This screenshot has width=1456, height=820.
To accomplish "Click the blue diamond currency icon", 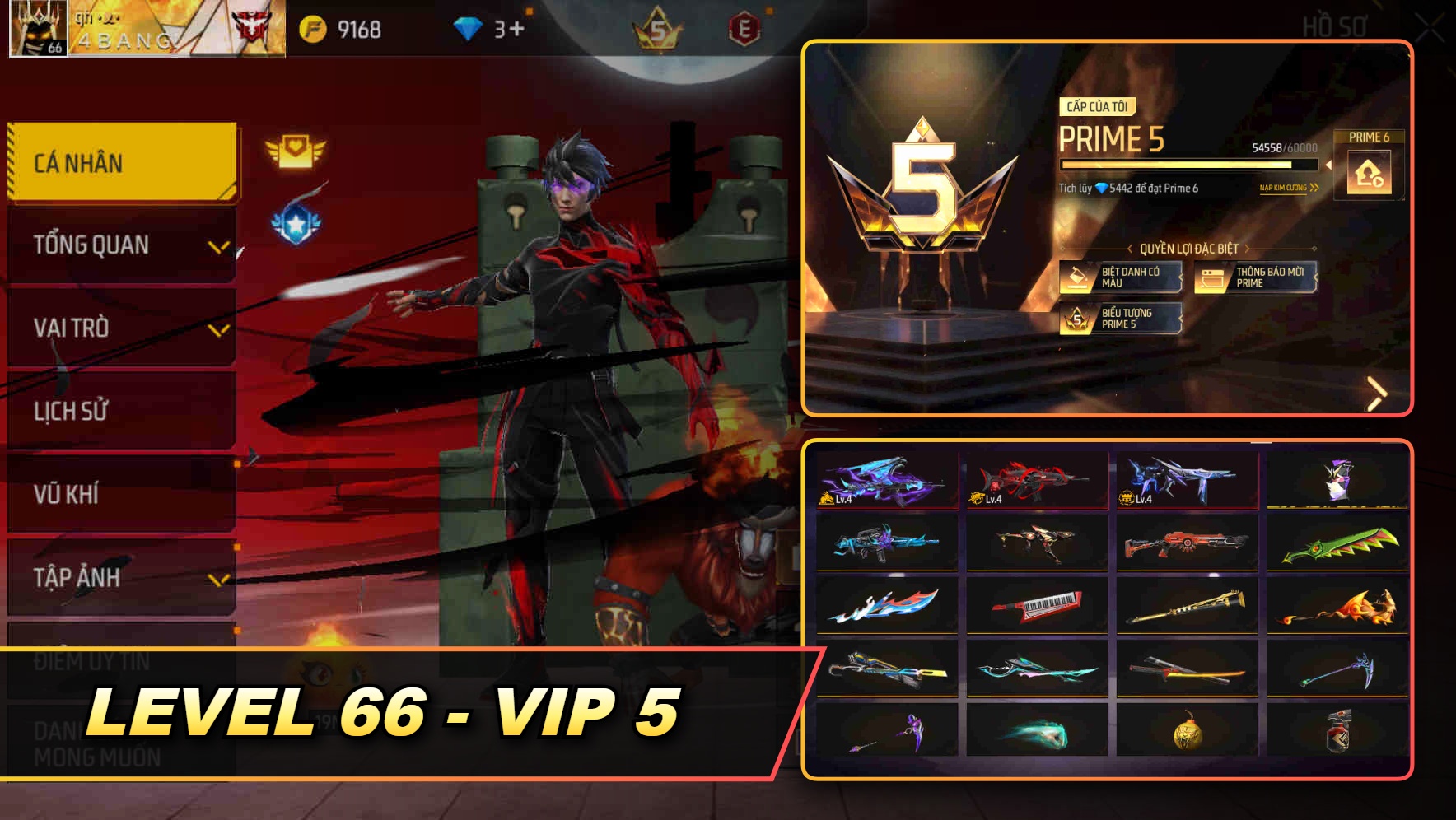I will [466, 26].
